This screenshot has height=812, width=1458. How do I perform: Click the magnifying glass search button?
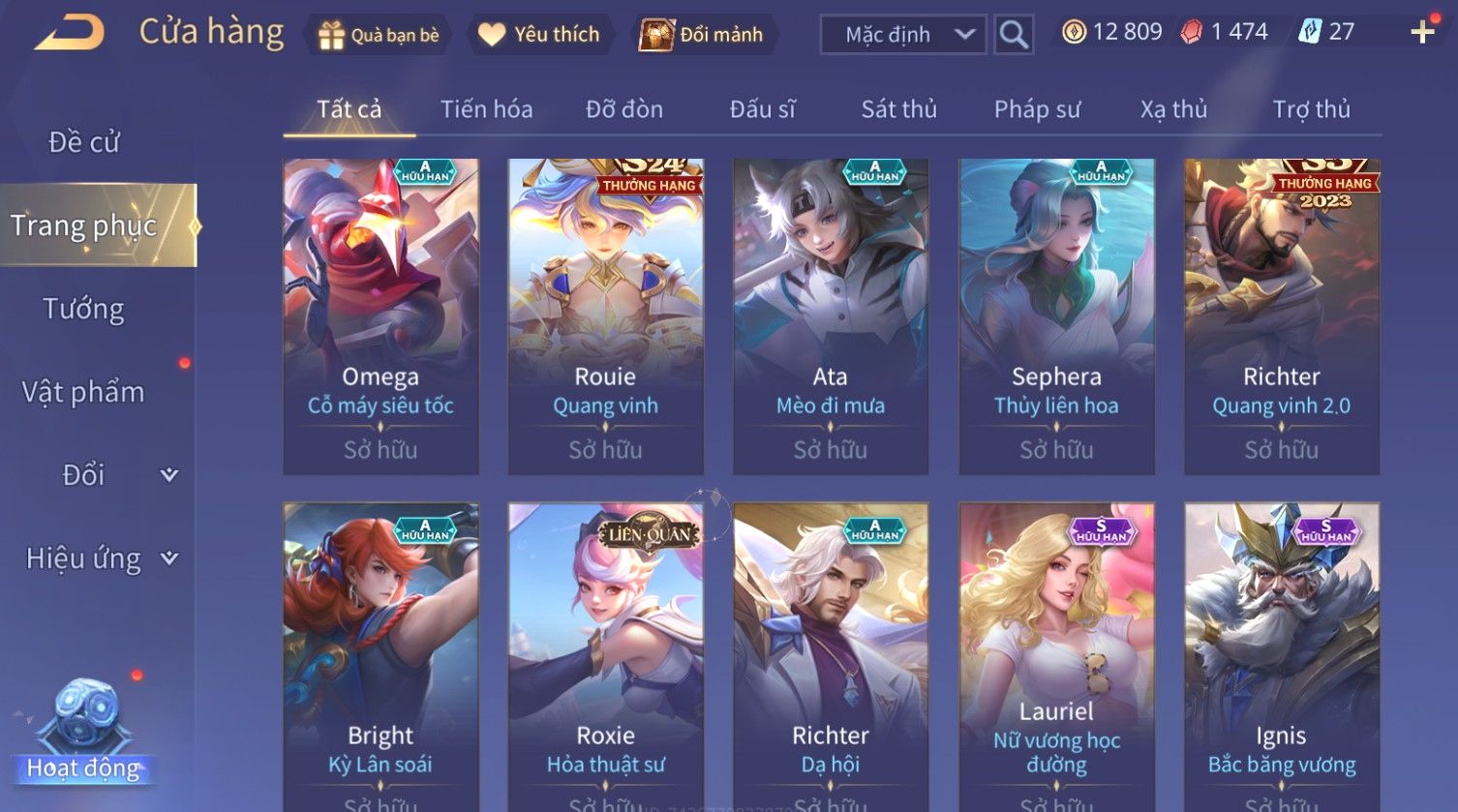pos(1014,35)
